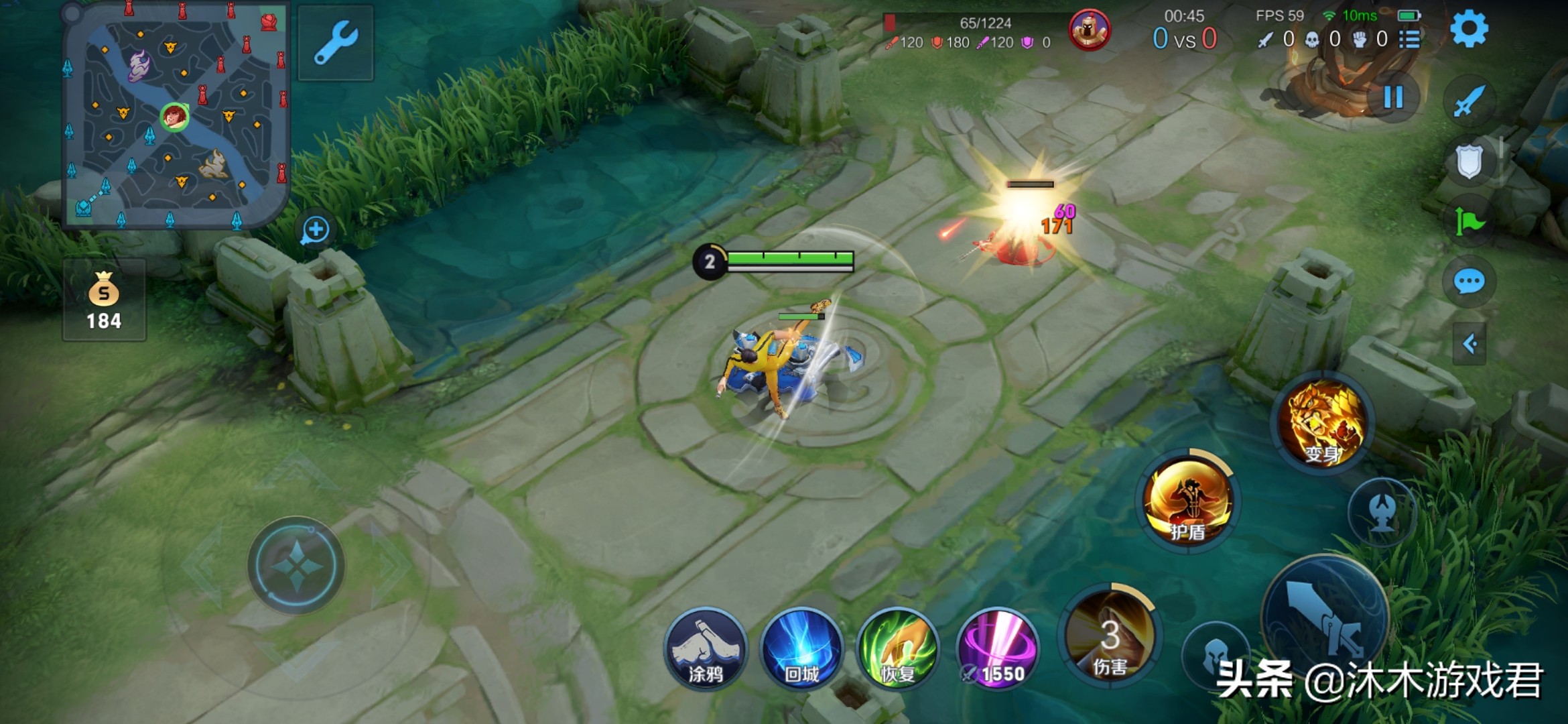The image size is (1568, 724).
Task: Tap the gold coin shop button
Action: 104,300
